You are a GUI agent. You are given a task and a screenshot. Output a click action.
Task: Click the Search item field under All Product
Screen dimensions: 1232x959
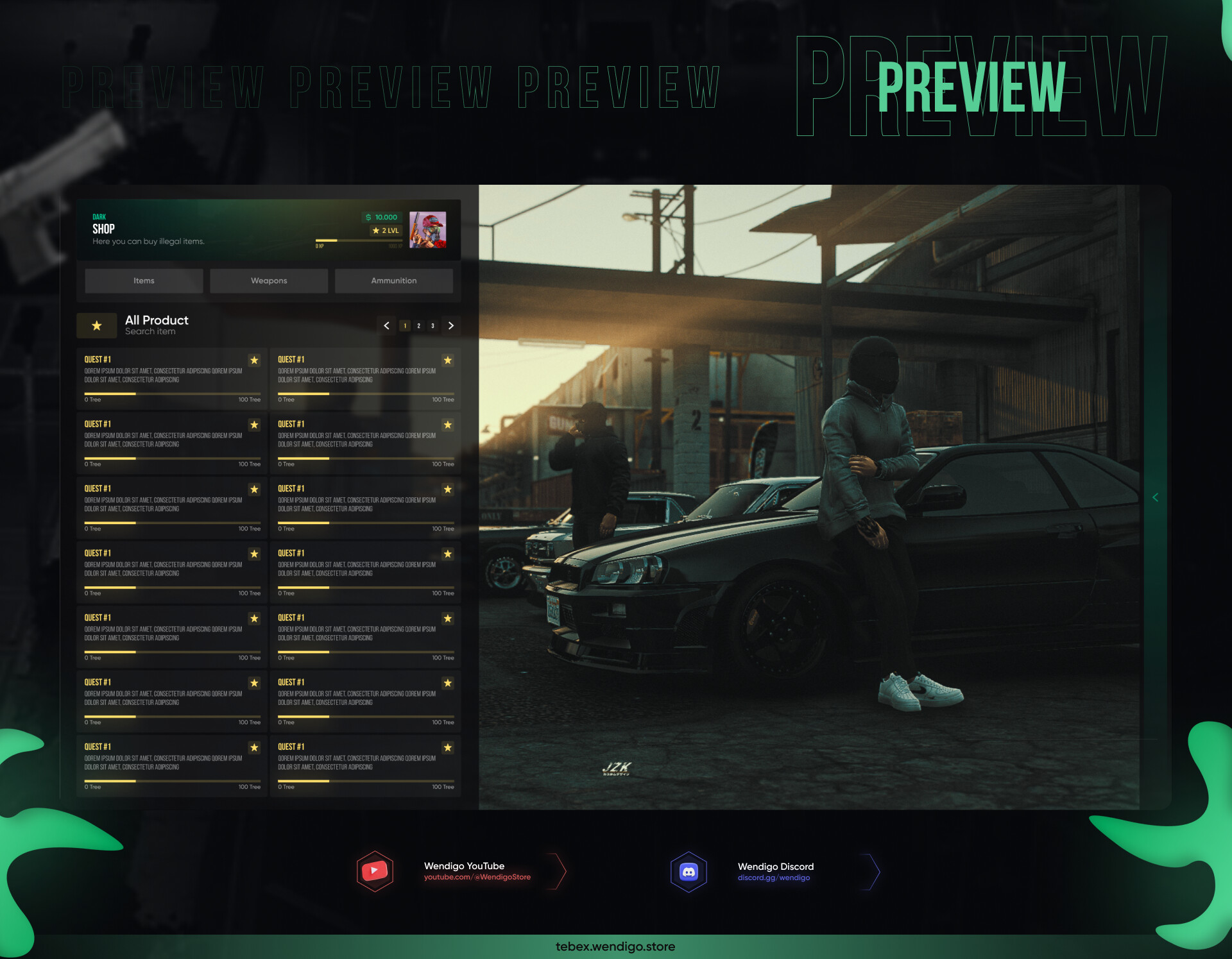(150, 331)
